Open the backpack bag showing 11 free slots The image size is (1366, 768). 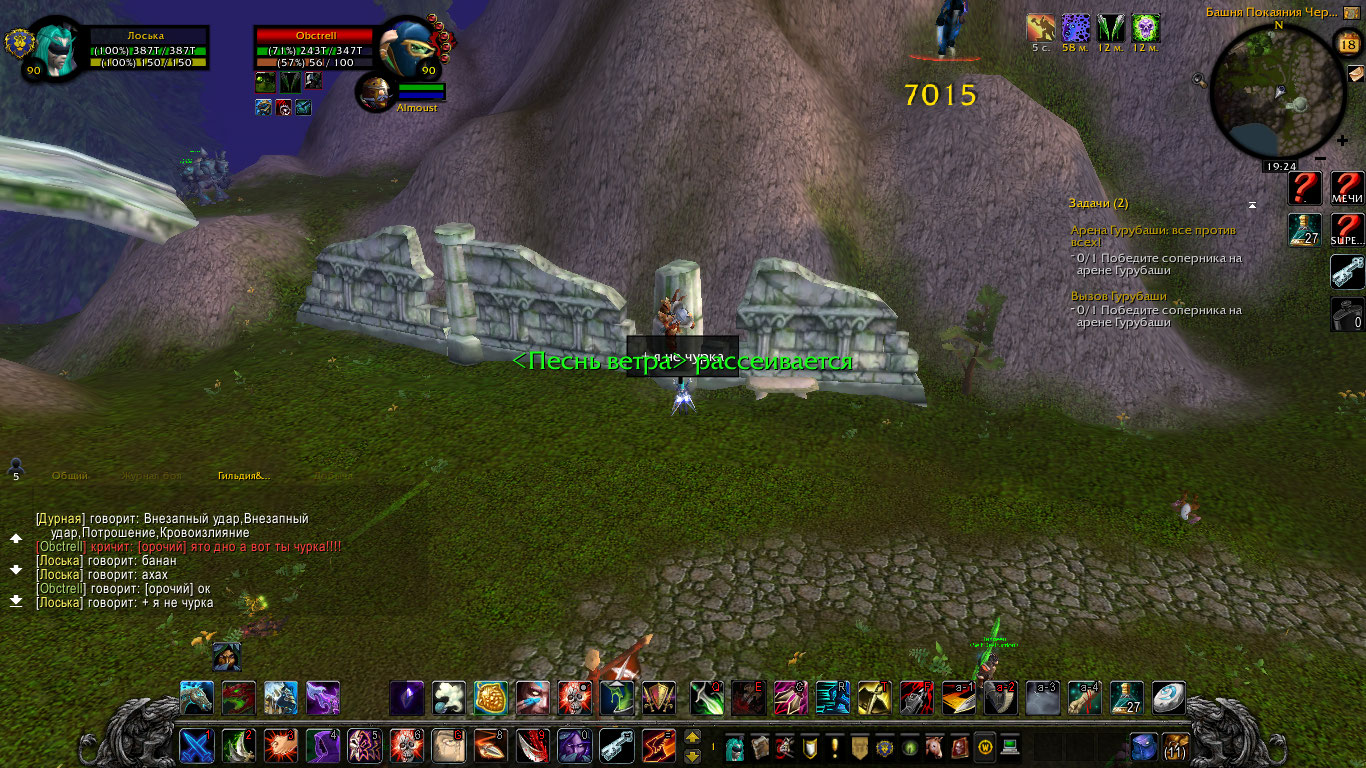tap(1175, 746)
